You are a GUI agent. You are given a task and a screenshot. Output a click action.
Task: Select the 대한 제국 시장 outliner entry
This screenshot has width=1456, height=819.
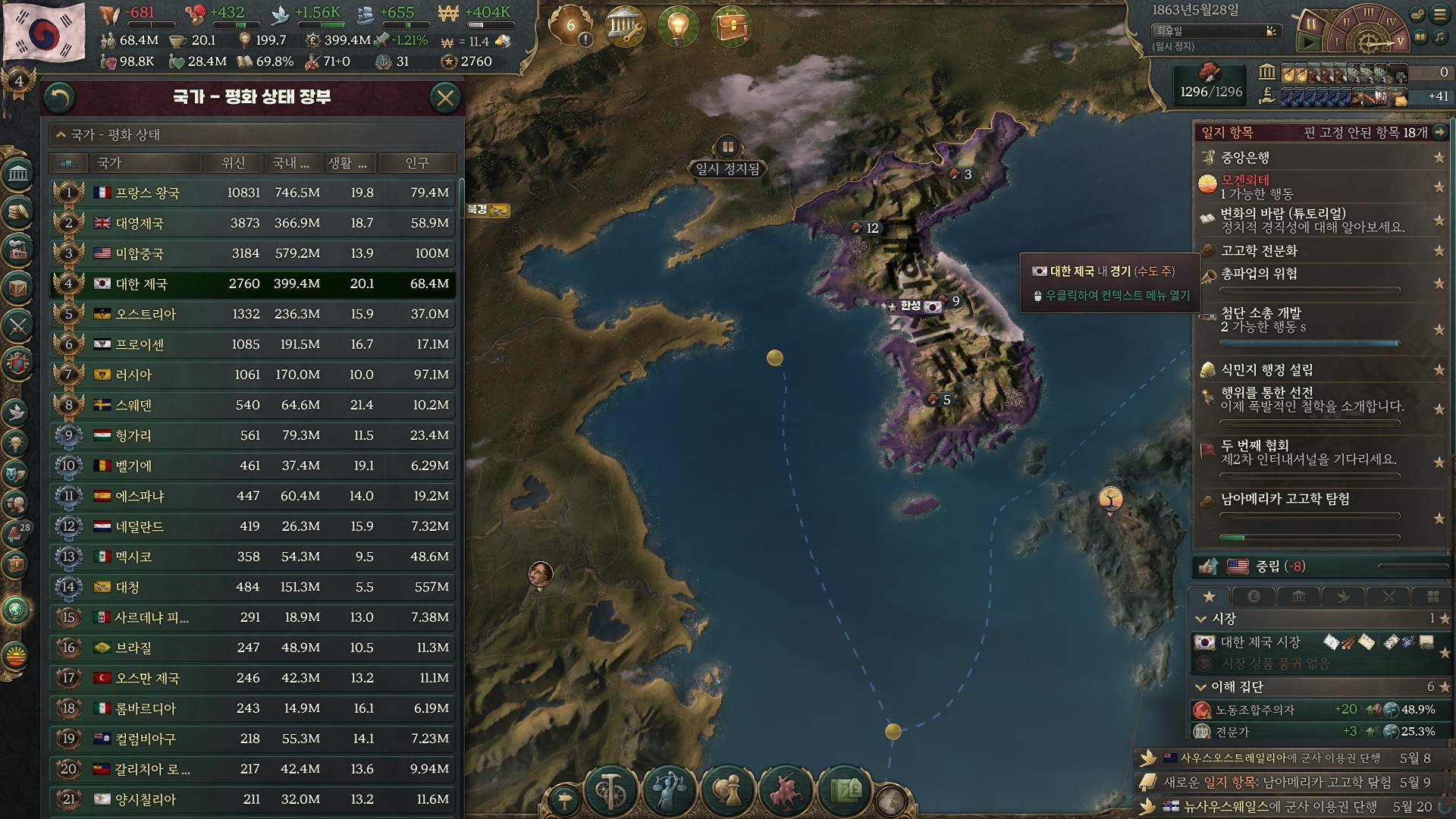point(1260,642)
